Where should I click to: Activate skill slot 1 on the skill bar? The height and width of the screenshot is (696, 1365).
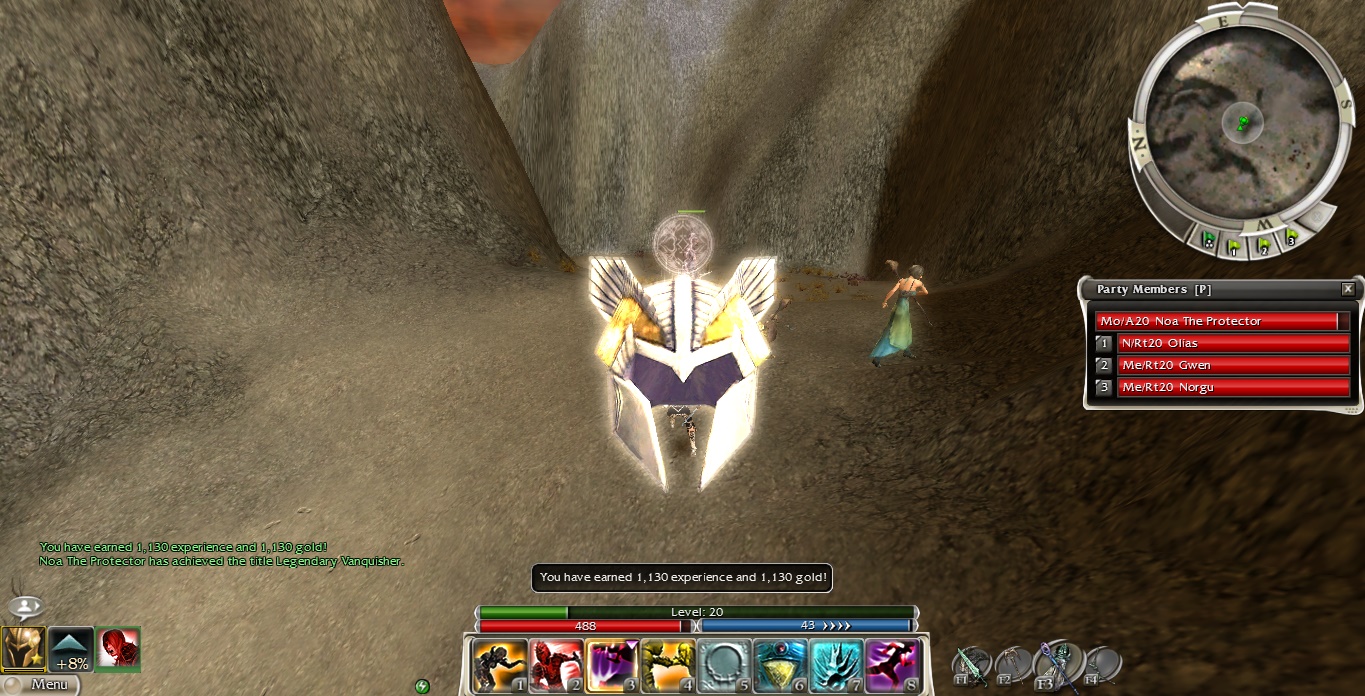coord(500,665)
